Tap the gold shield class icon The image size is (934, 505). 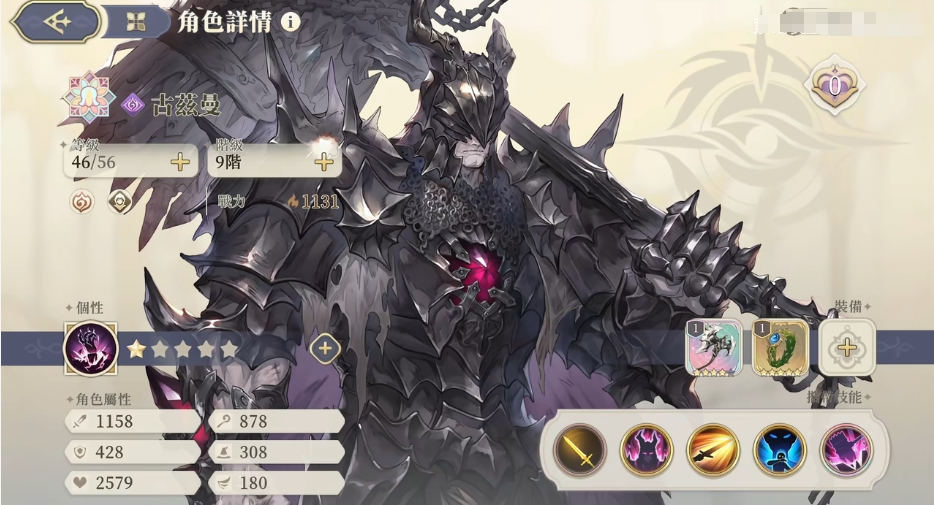[x=120, y=201]
